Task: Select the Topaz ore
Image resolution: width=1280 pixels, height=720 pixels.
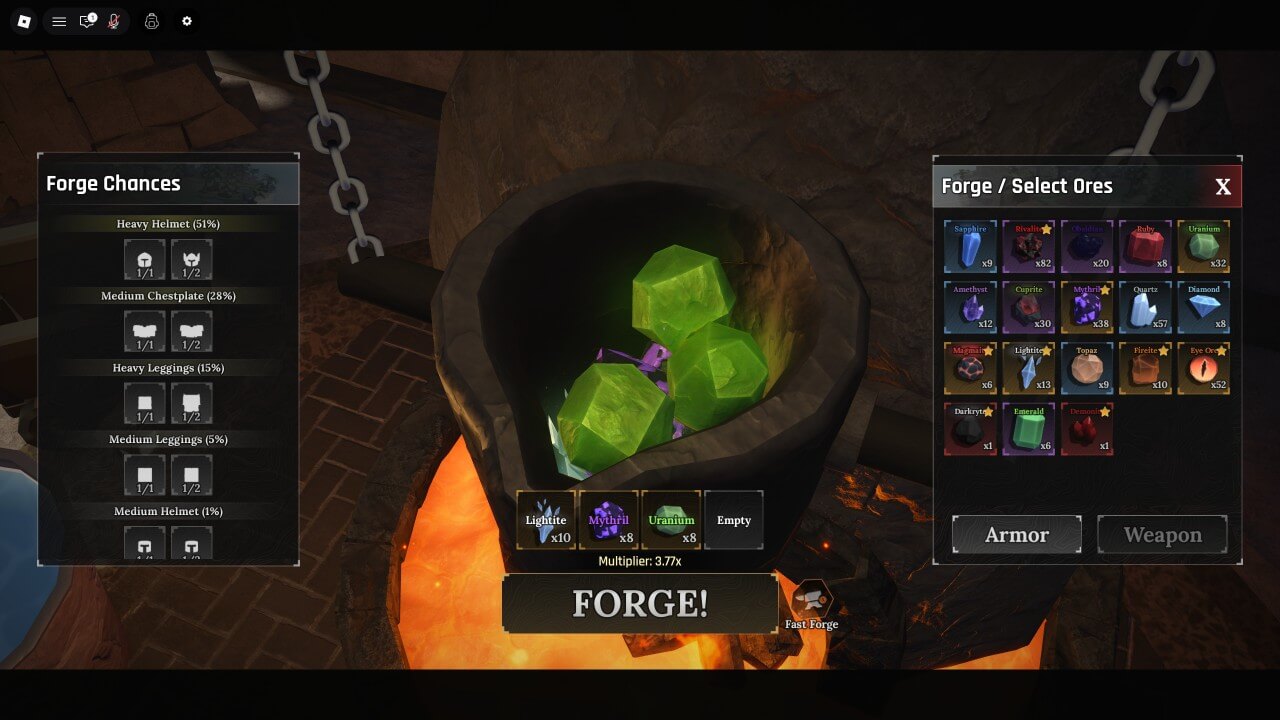Action: tap(1086, 369)
